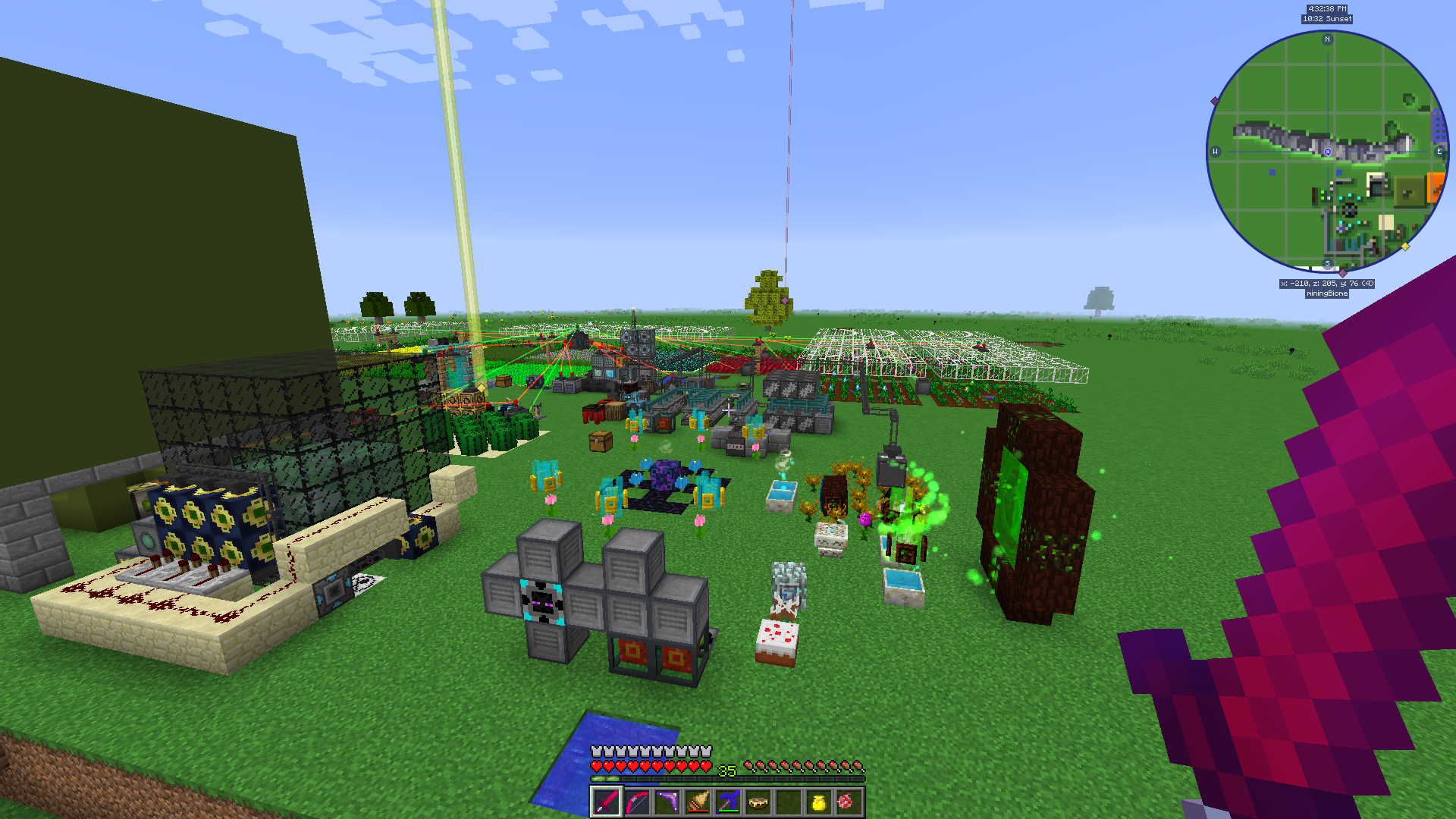Select the blue trident-like tool with green durability bar

[728, 800]
